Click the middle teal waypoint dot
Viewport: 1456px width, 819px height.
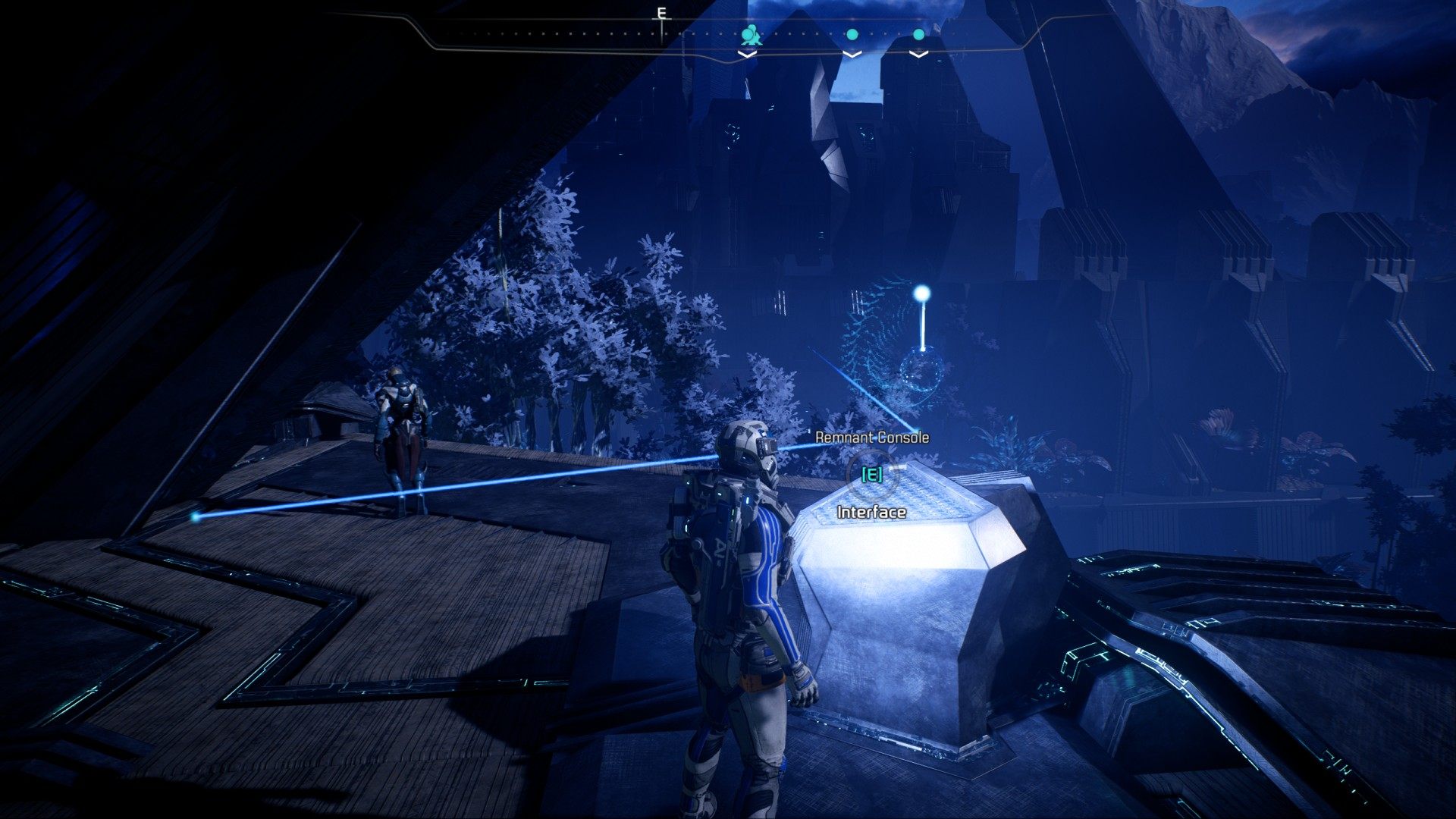[852, 34]
